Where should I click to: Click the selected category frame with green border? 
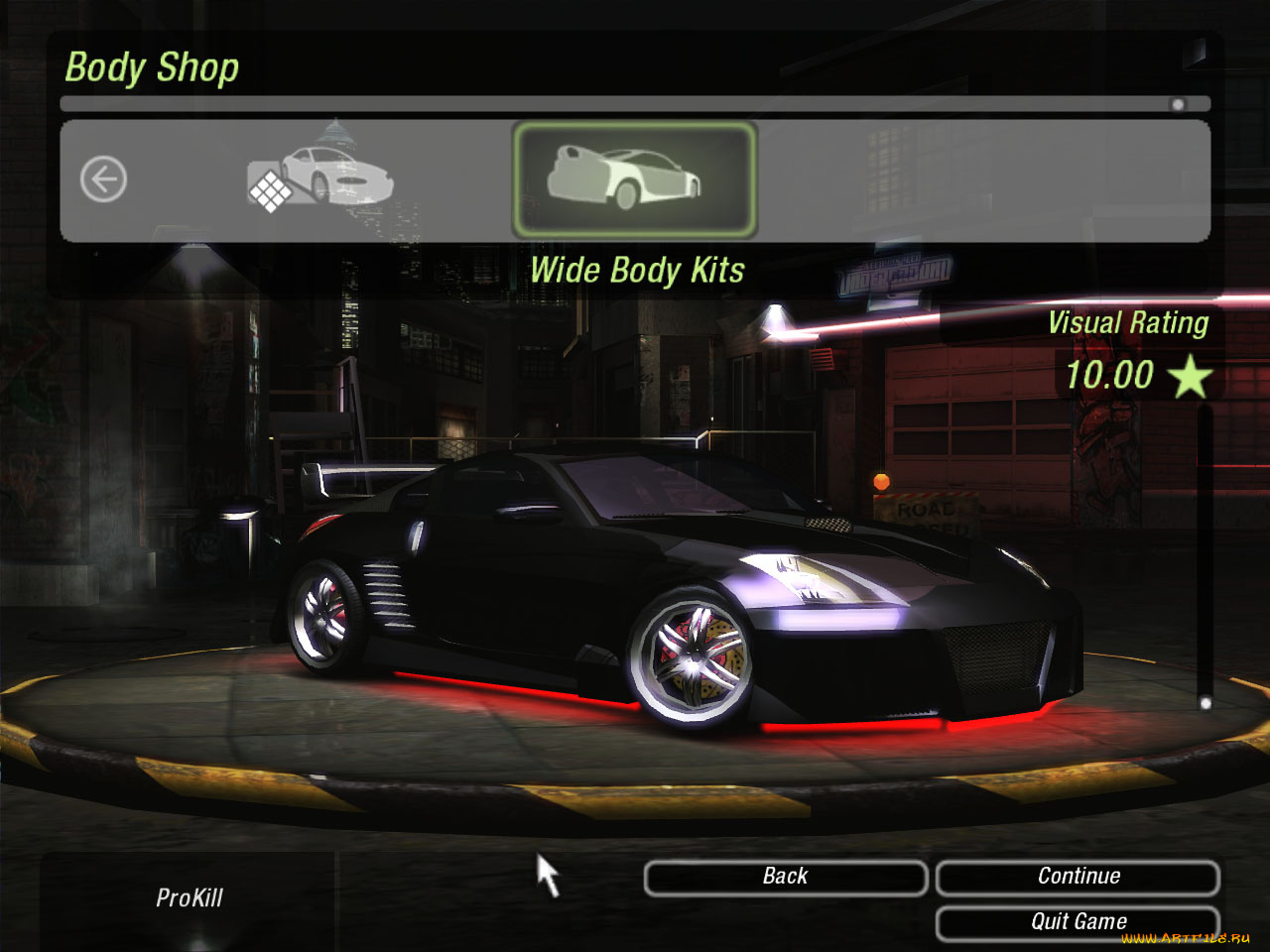(x=634, y=177)
